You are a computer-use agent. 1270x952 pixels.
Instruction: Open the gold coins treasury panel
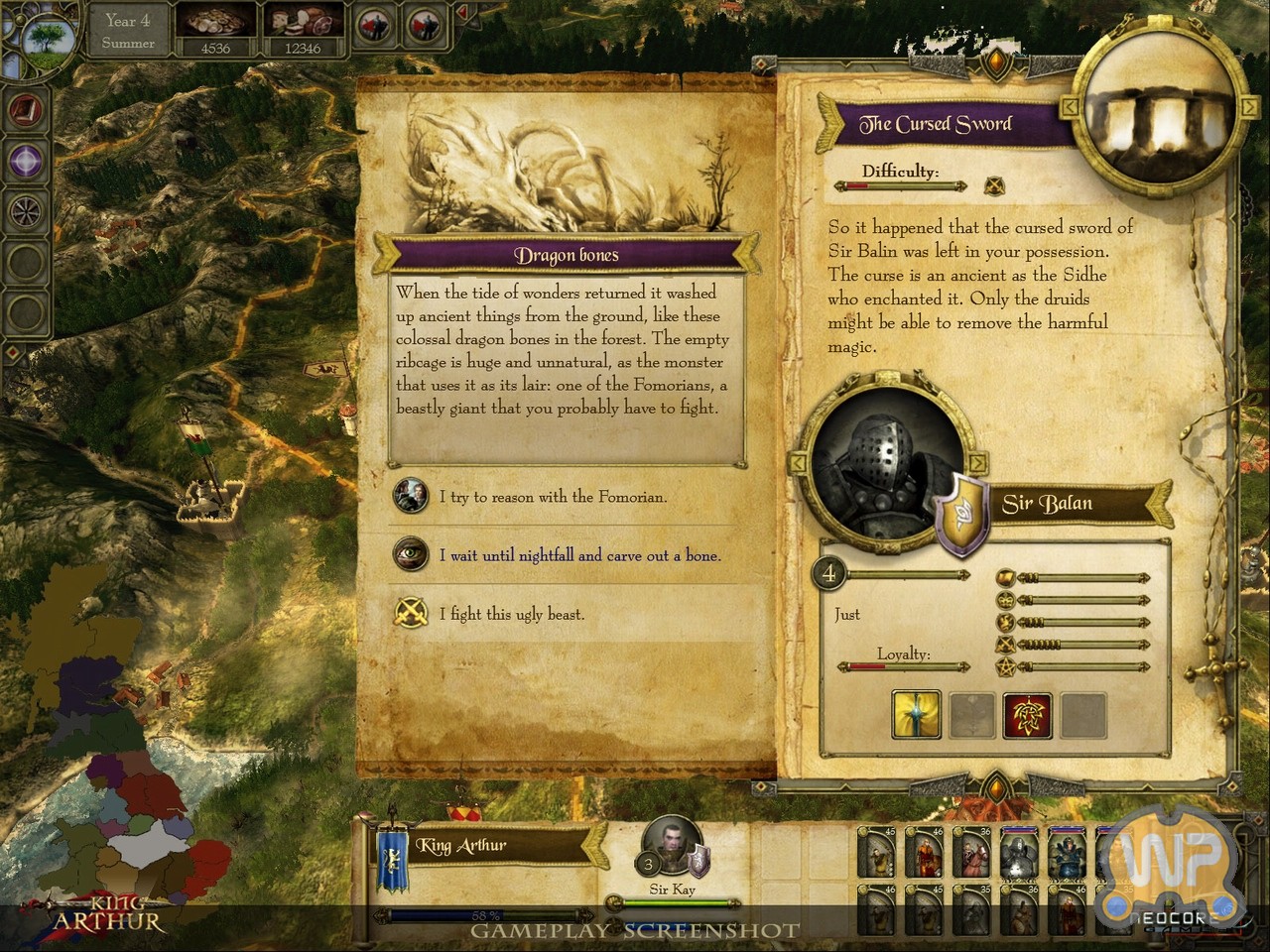[215, 31]
